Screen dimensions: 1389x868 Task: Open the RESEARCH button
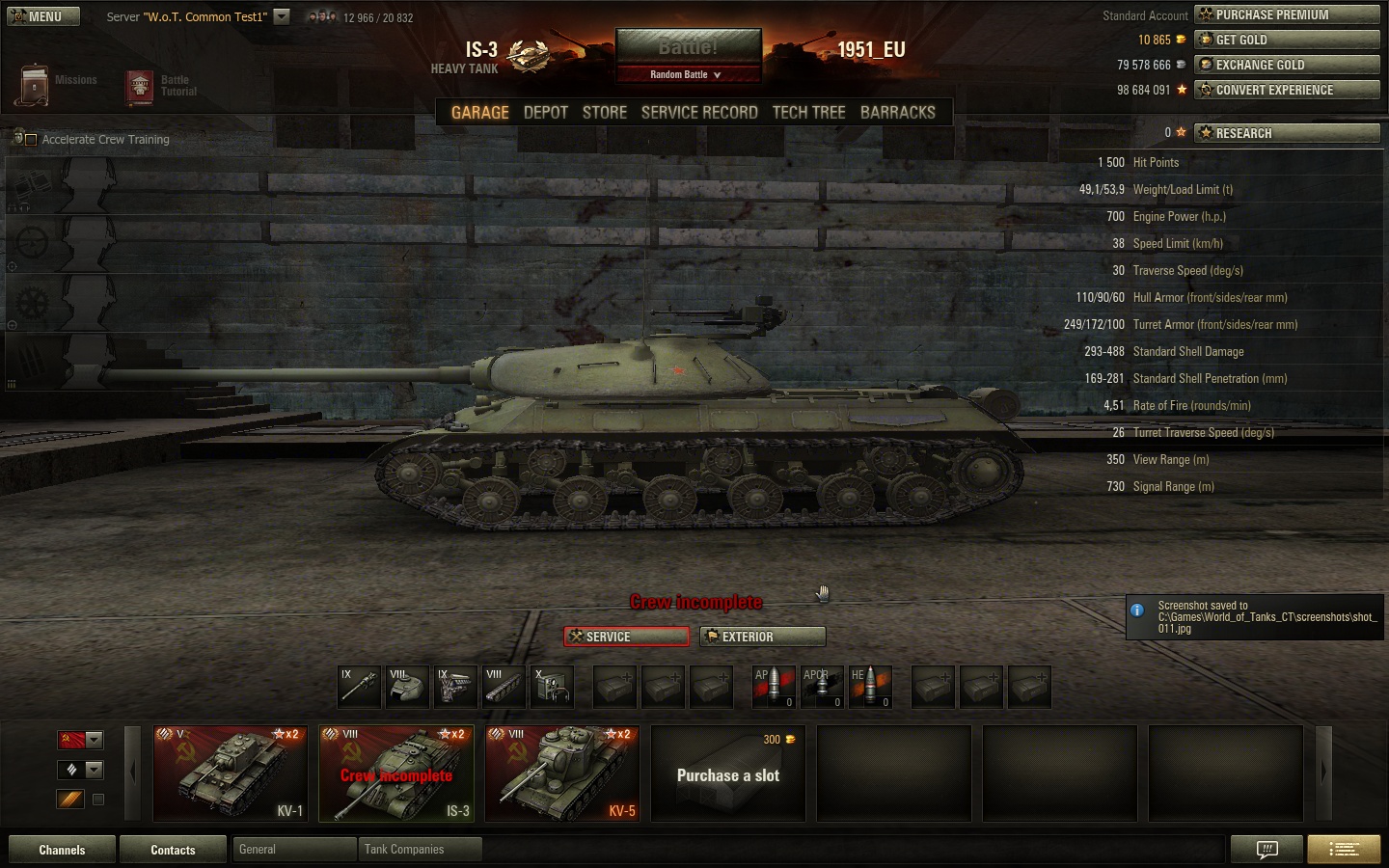[x=1287, y=133]
